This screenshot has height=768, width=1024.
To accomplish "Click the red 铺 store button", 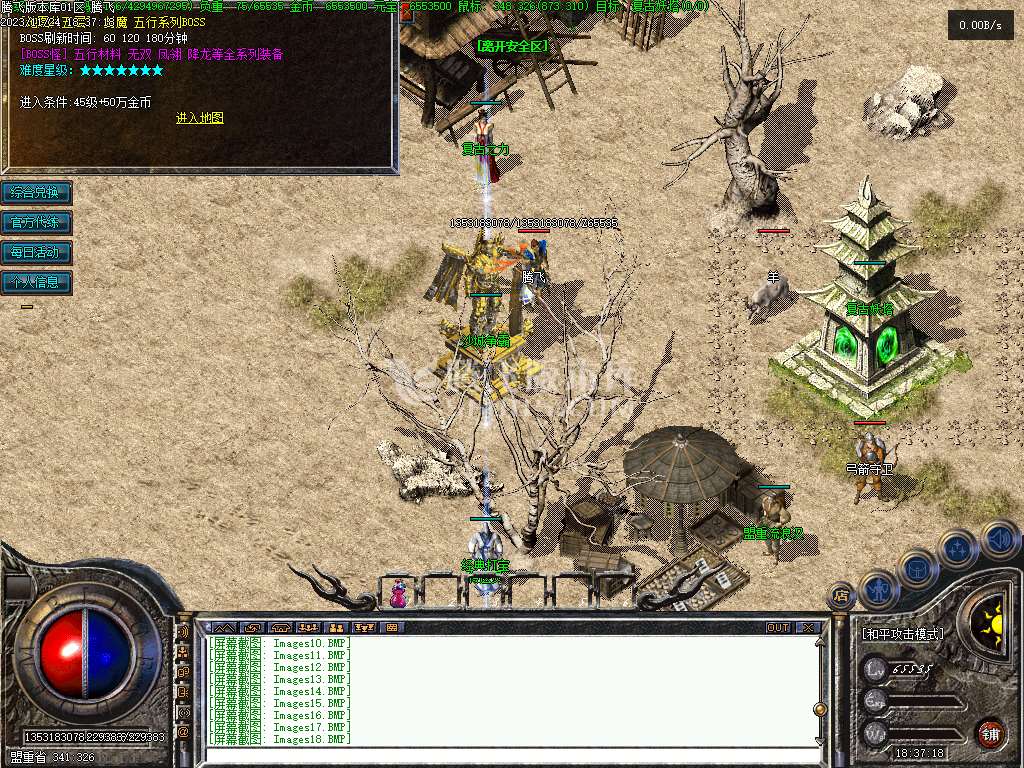I will tap(990, 733).
